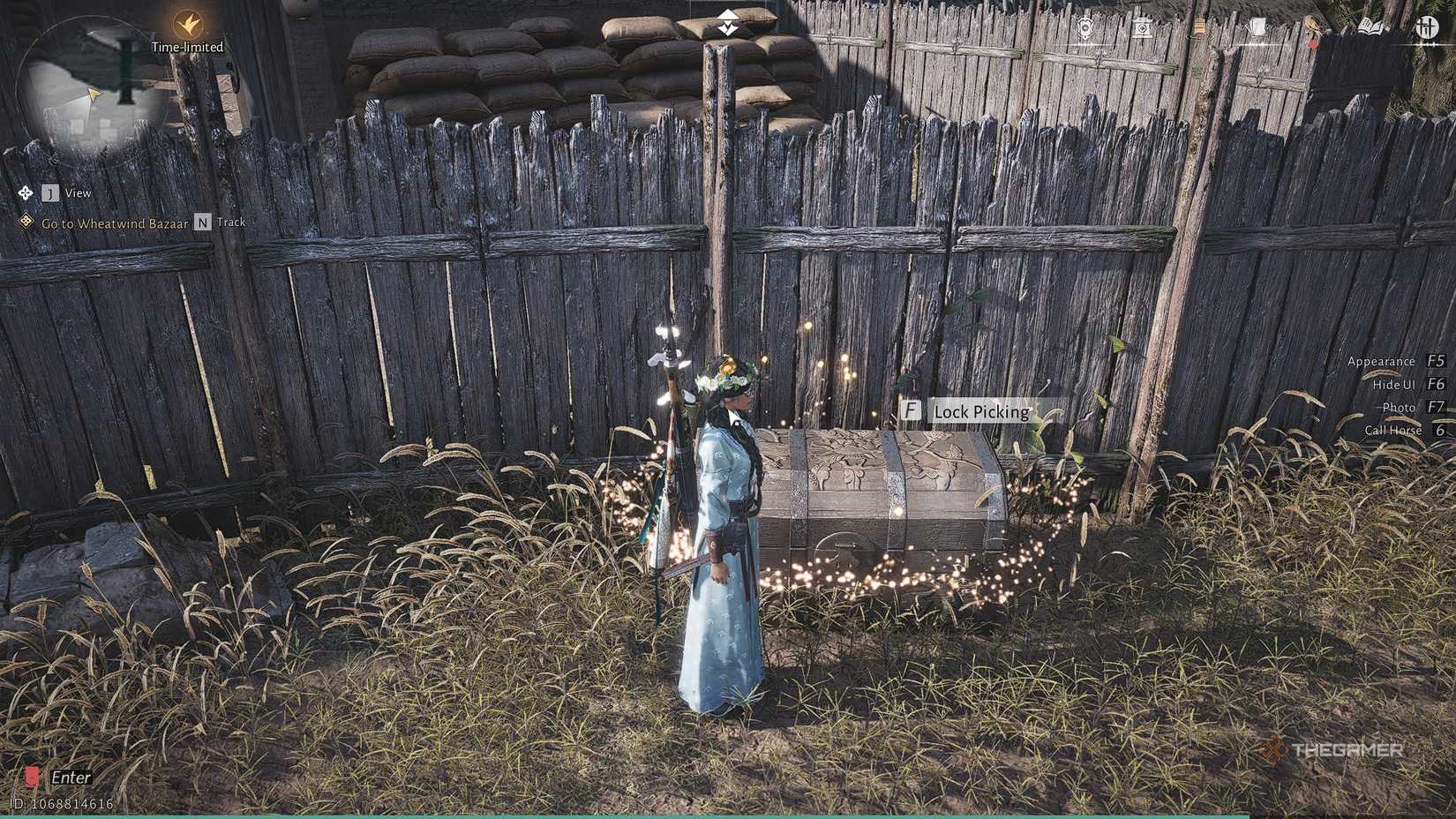
Task: Open the shield emblem menu at top right
Action: pos(1084,26)
